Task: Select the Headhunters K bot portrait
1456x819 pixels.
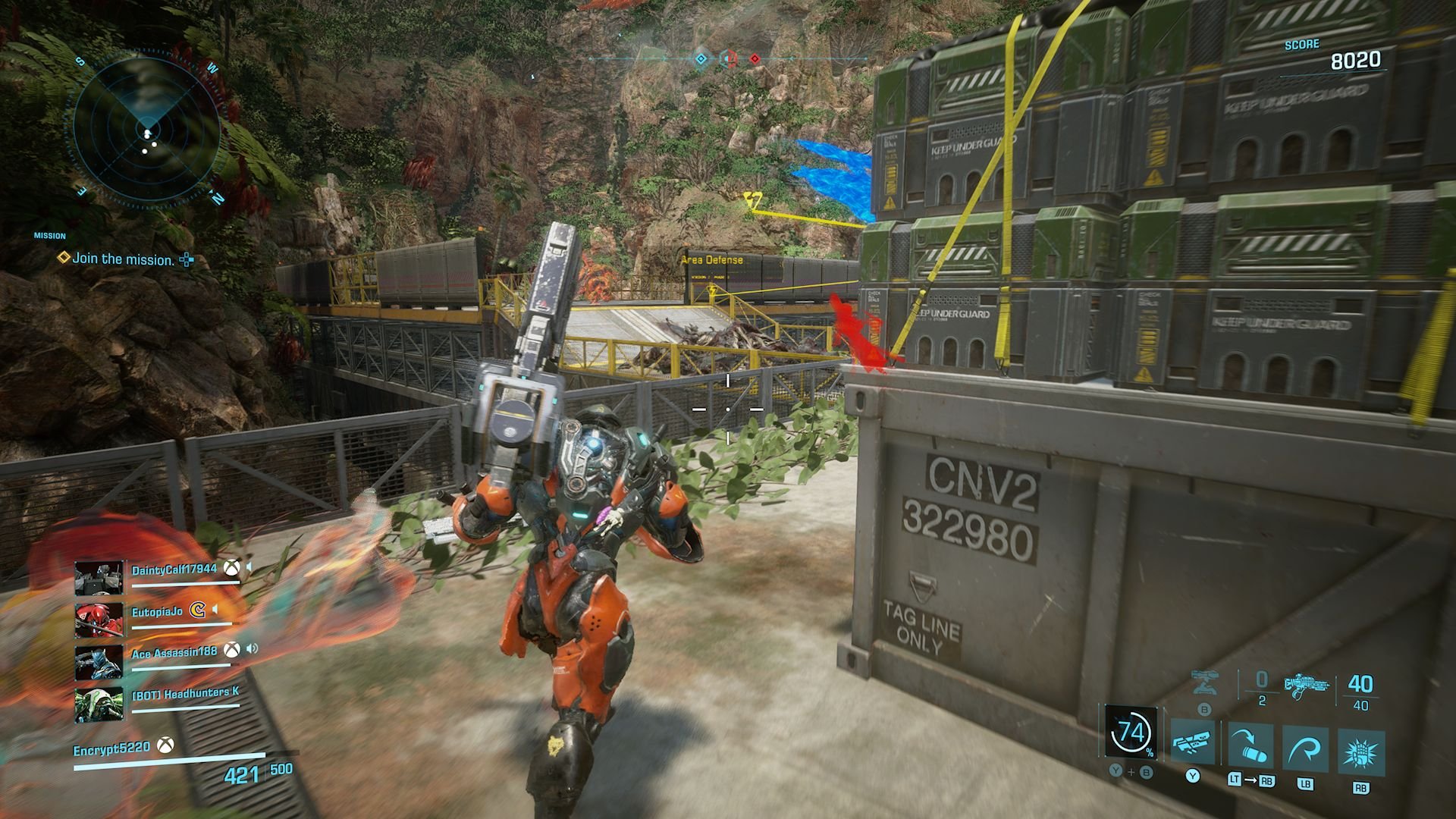Action: (x=99, y=704)
